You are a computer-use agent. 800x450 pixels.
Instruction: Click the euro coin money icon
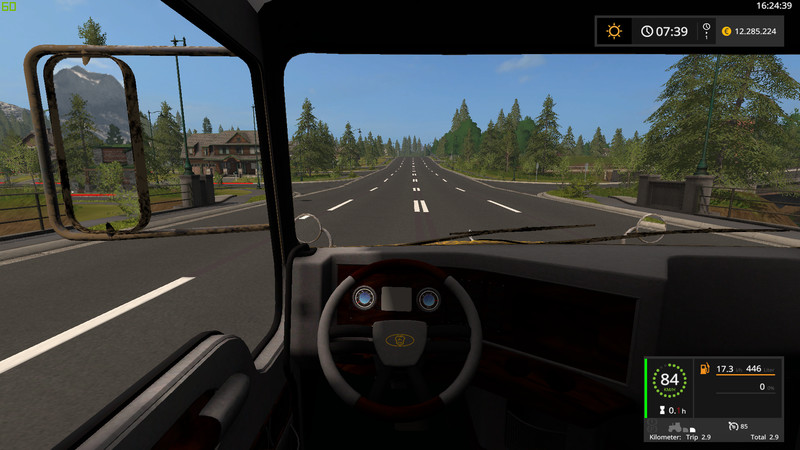pos(727,31)
